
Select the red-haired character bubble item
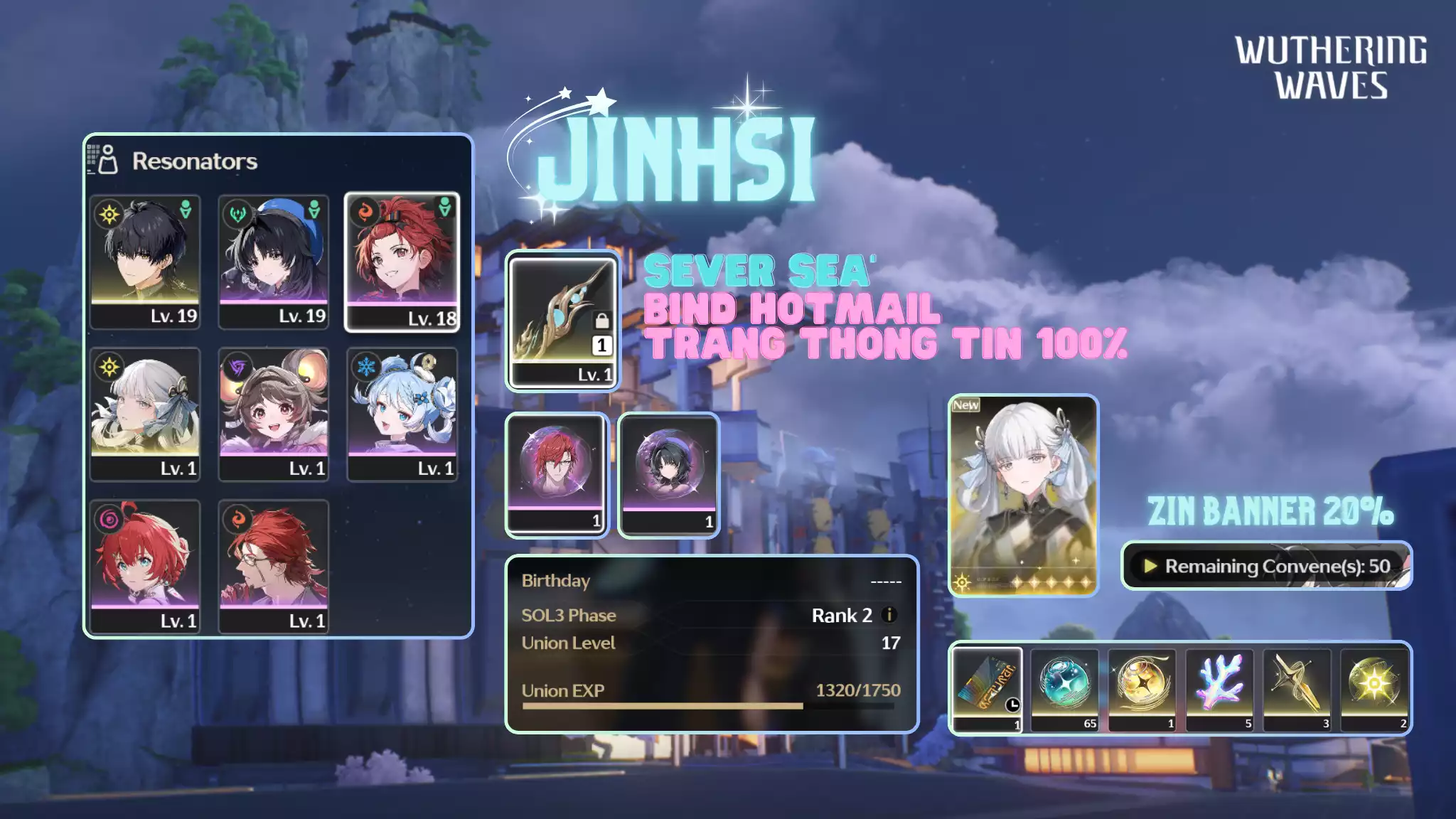[557, 474]
